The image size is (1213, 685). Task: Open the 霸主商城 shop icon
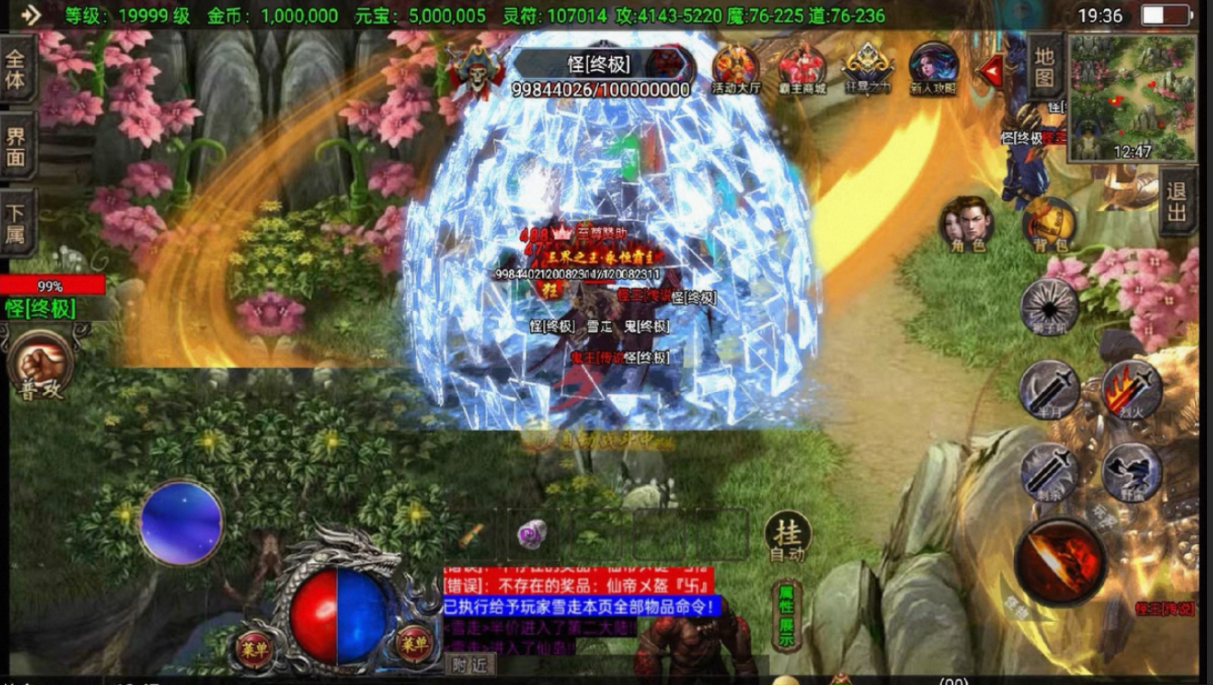(x=803, y=69)
